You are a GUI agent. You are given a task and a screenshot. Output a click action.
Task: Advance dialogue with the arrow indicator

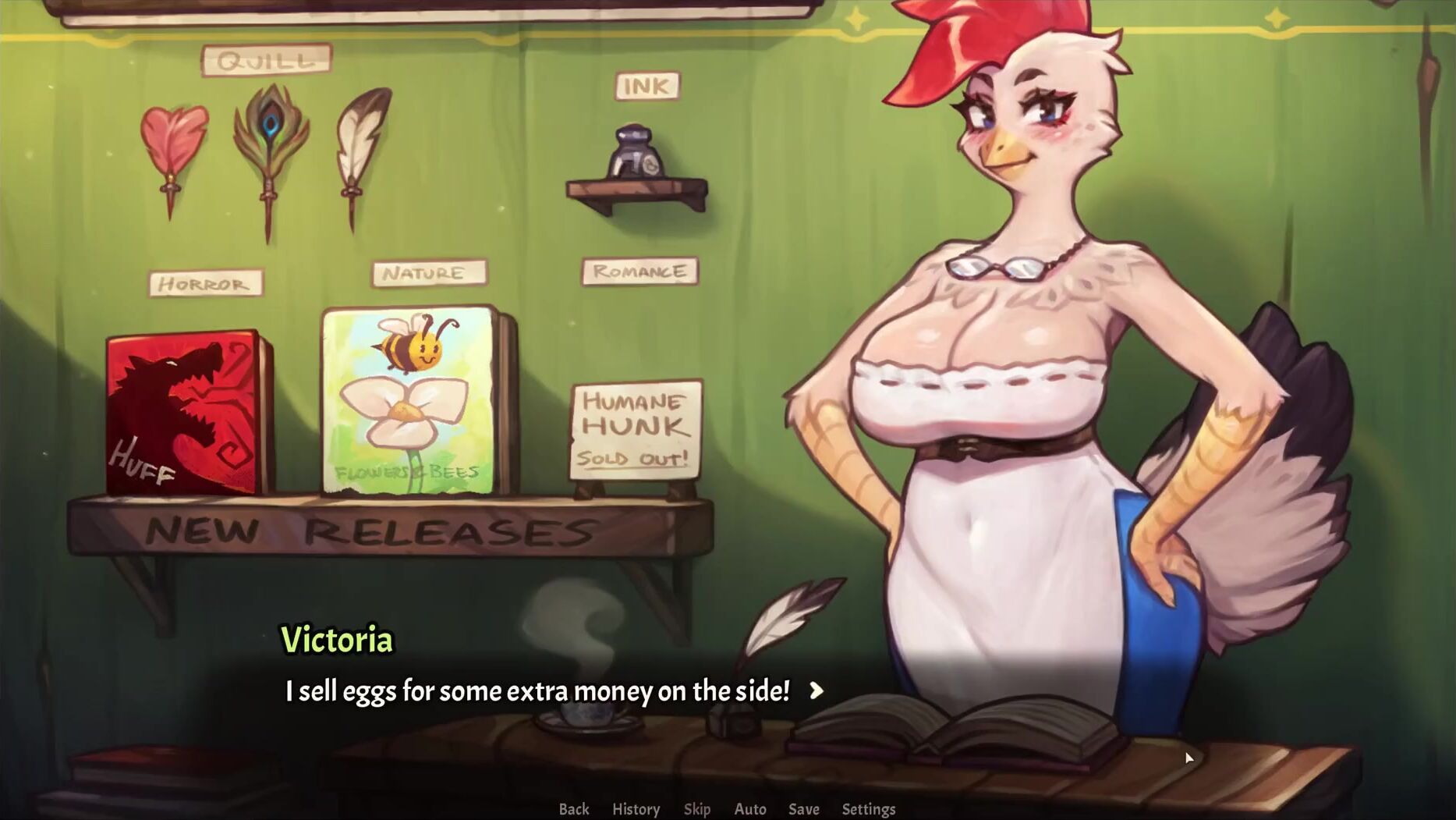coord(817,690)
